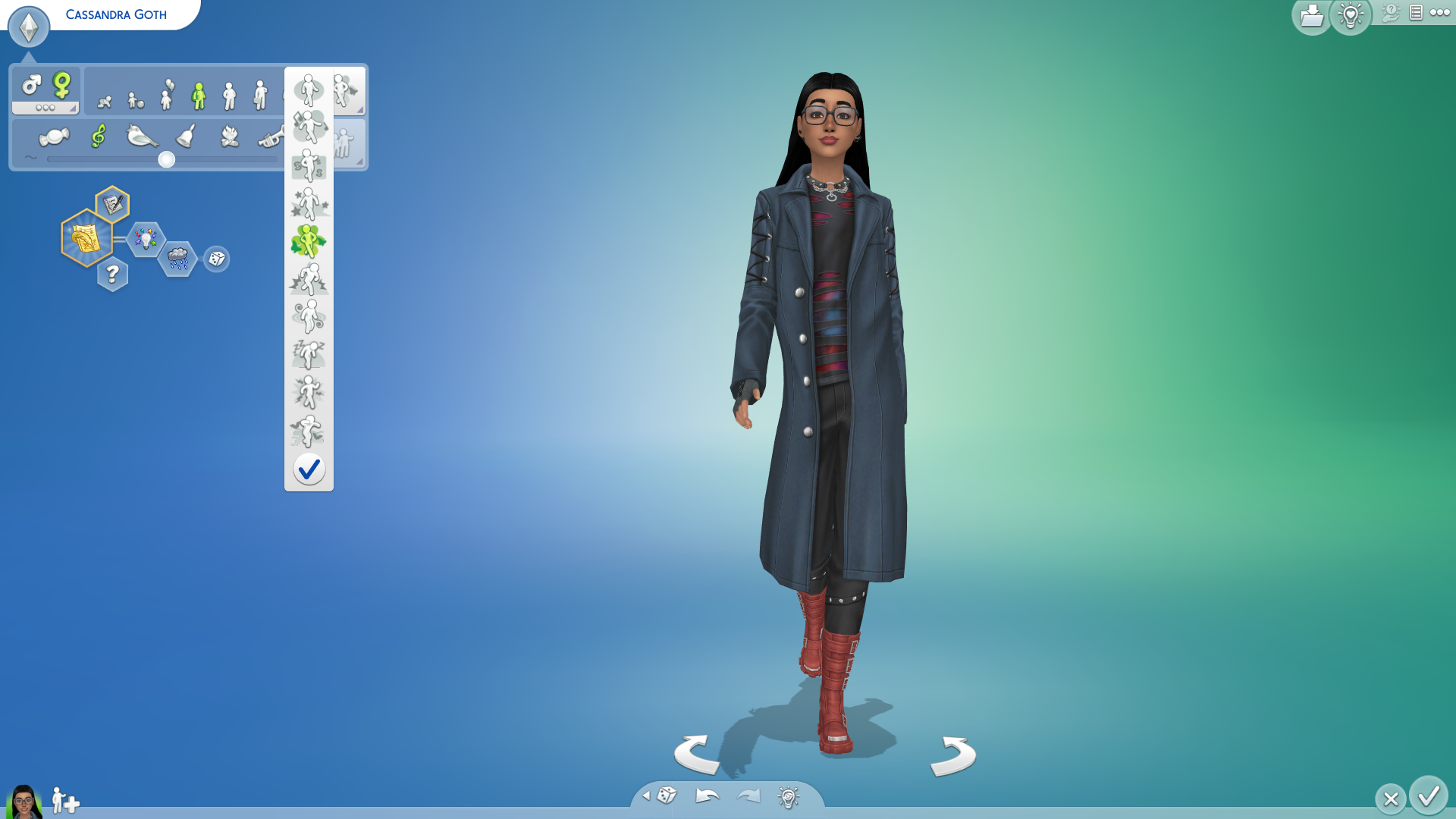Select the gloomy rain cloud trait hexagon
Screen dimensions: 1456x819
pyautogui.click(x=179, y=258)
